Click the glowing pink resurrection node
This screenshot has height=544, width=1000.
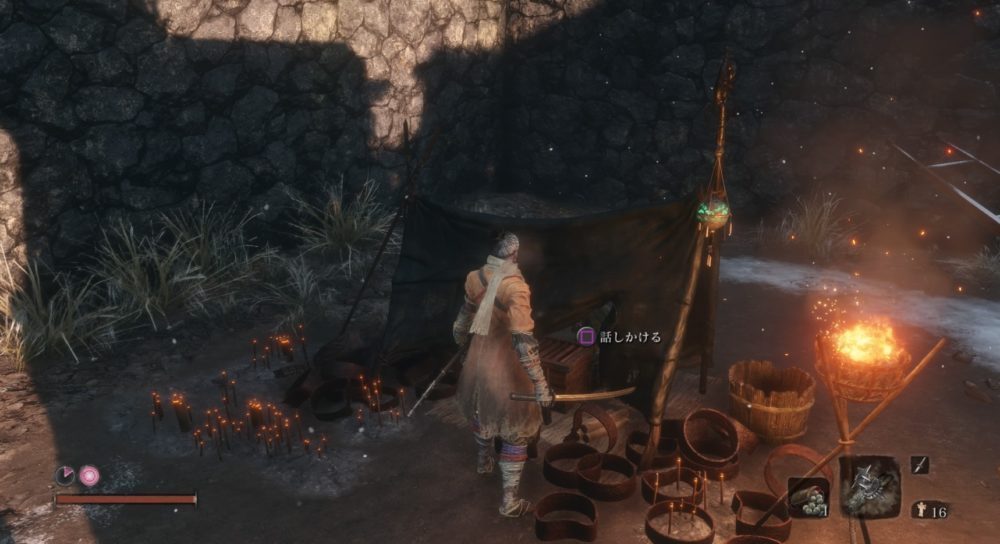click(x=90, y=475)
